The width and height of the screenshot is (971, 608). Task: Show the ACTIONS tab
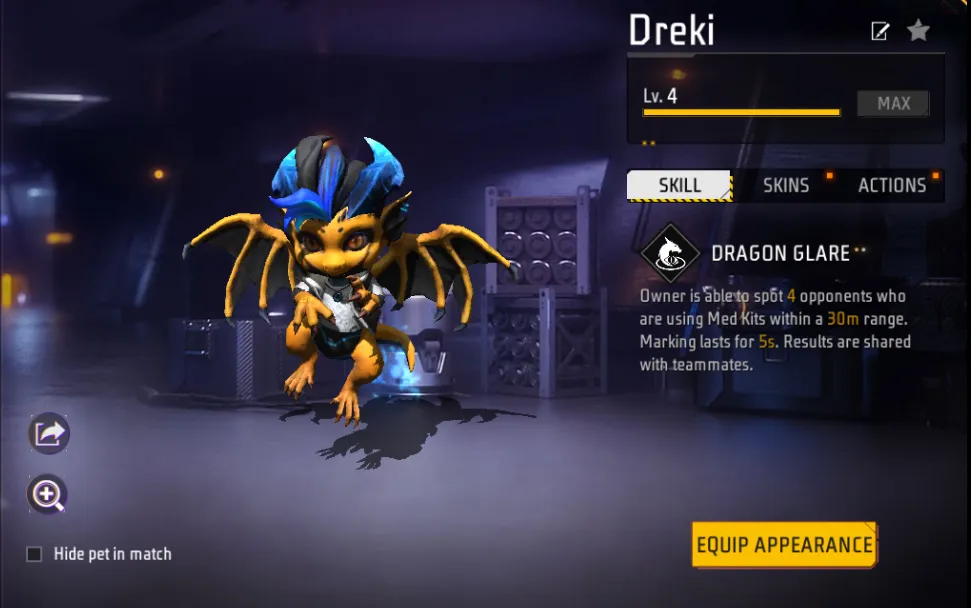tap(891, 185)
